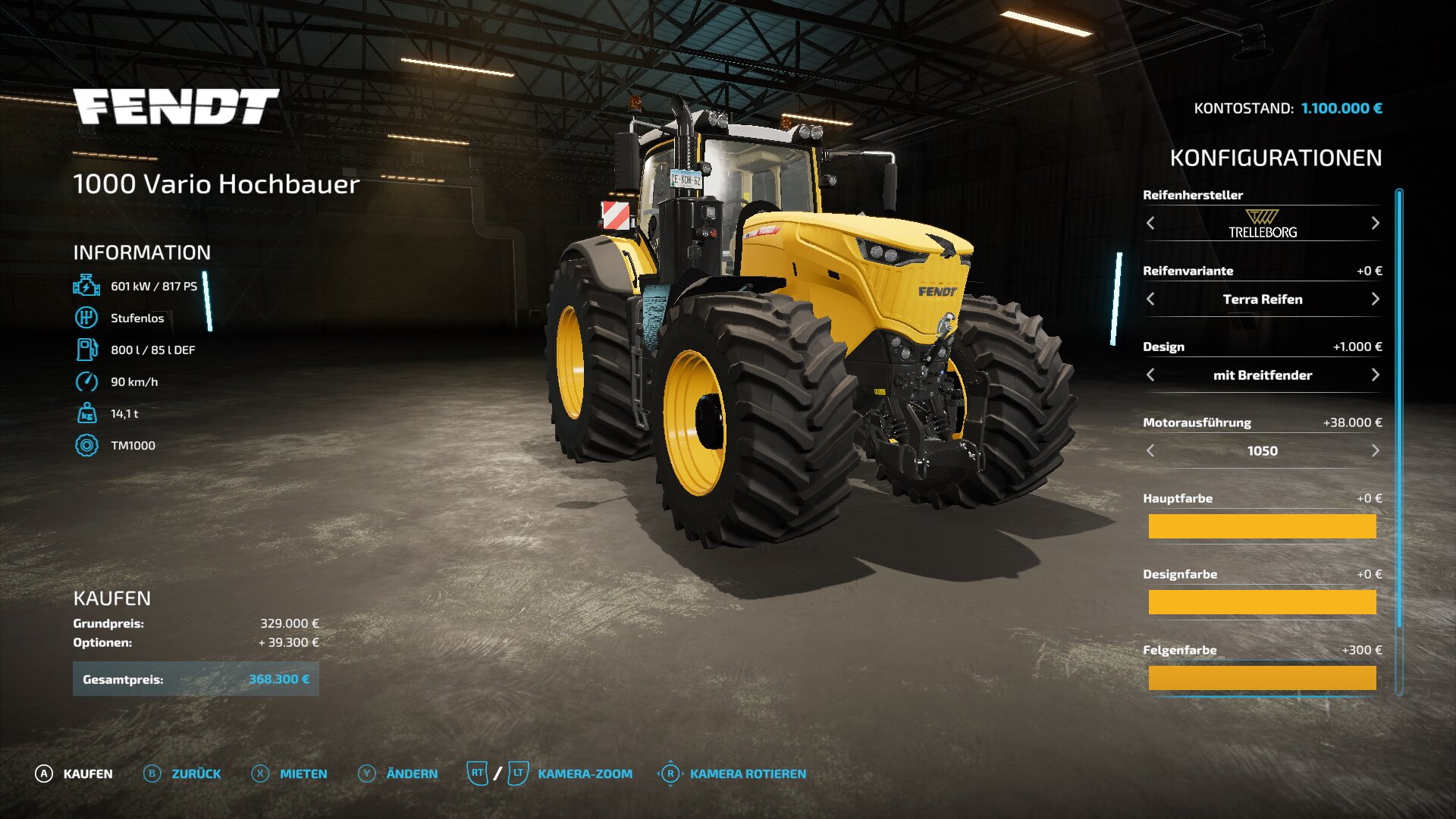Switch to previous tire manufacturer

(1150, 223)
